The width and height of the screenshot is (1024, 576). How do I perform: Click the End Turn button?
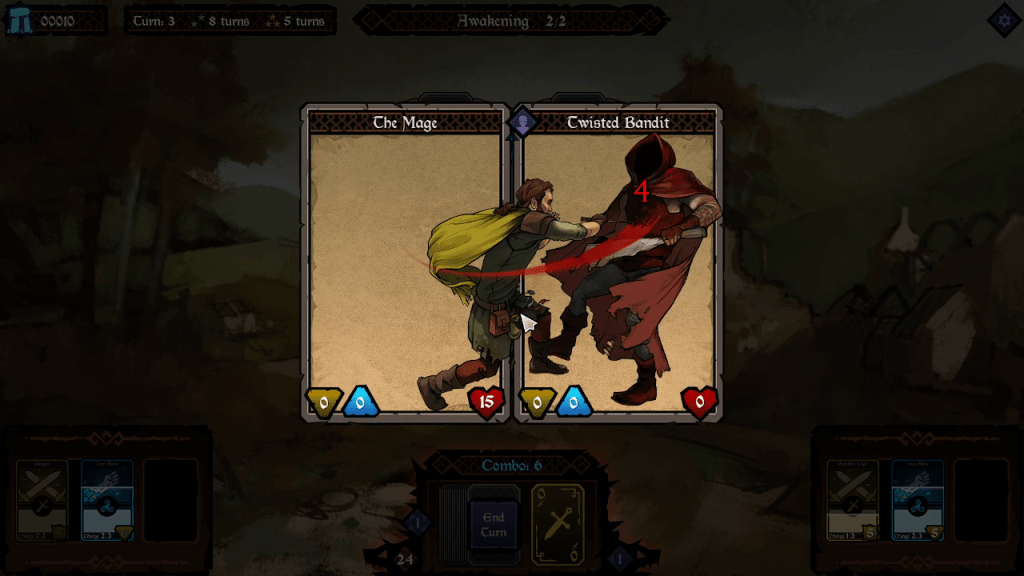tap(494, 524)
